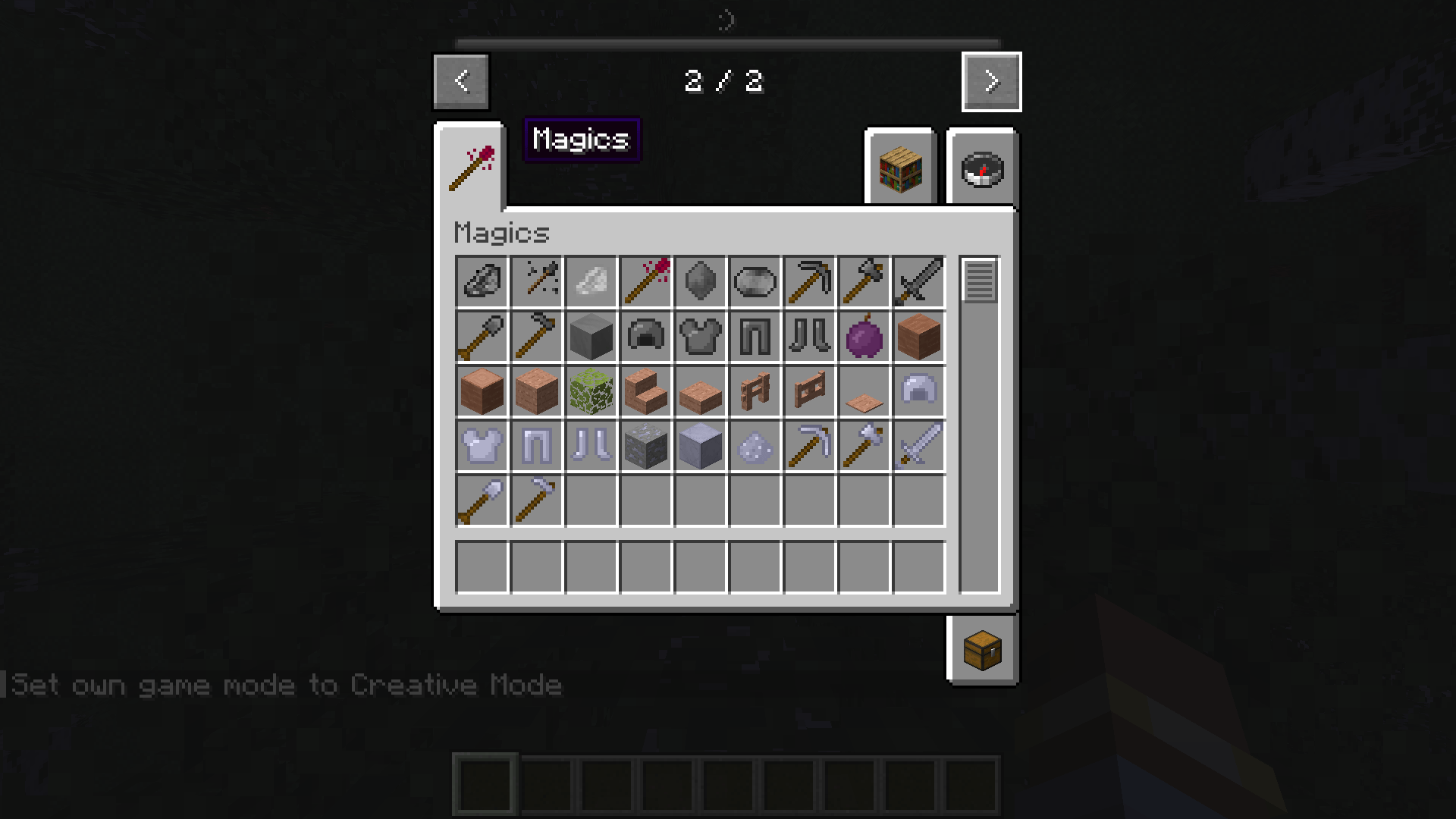Go to the previous item page
This screenshot has height=819, width=1456.
click(x=460, y=82)
